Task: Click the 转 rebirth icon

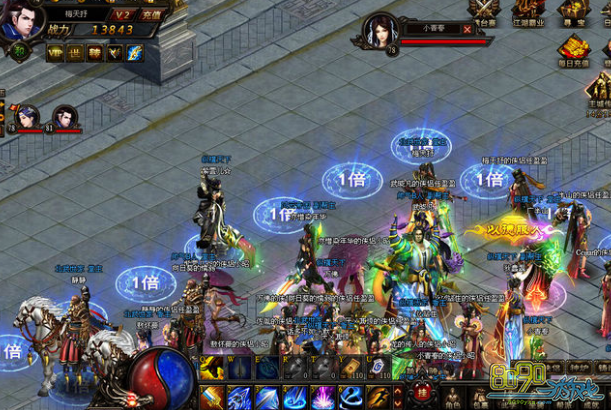Action: pos(95,54)
